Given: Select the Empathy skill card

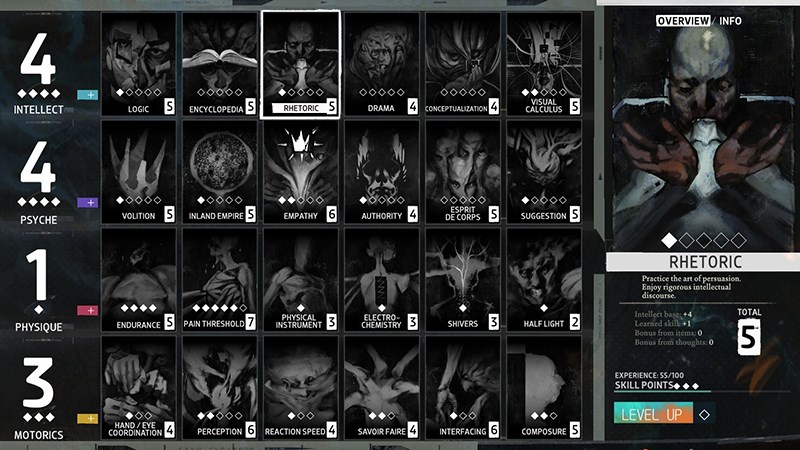Looking at the screenshot, I should coord(300,172).
